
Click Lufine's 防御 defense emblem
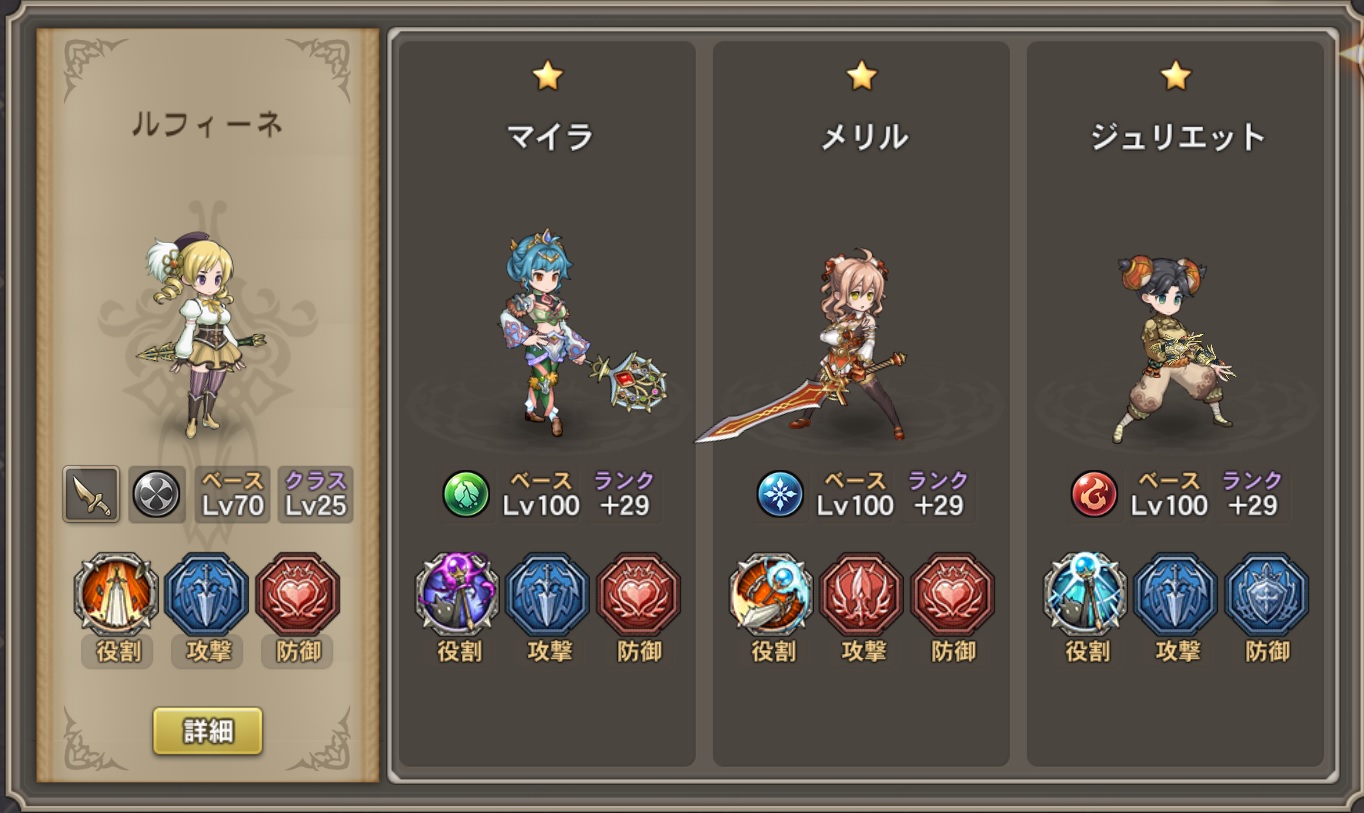297,594
